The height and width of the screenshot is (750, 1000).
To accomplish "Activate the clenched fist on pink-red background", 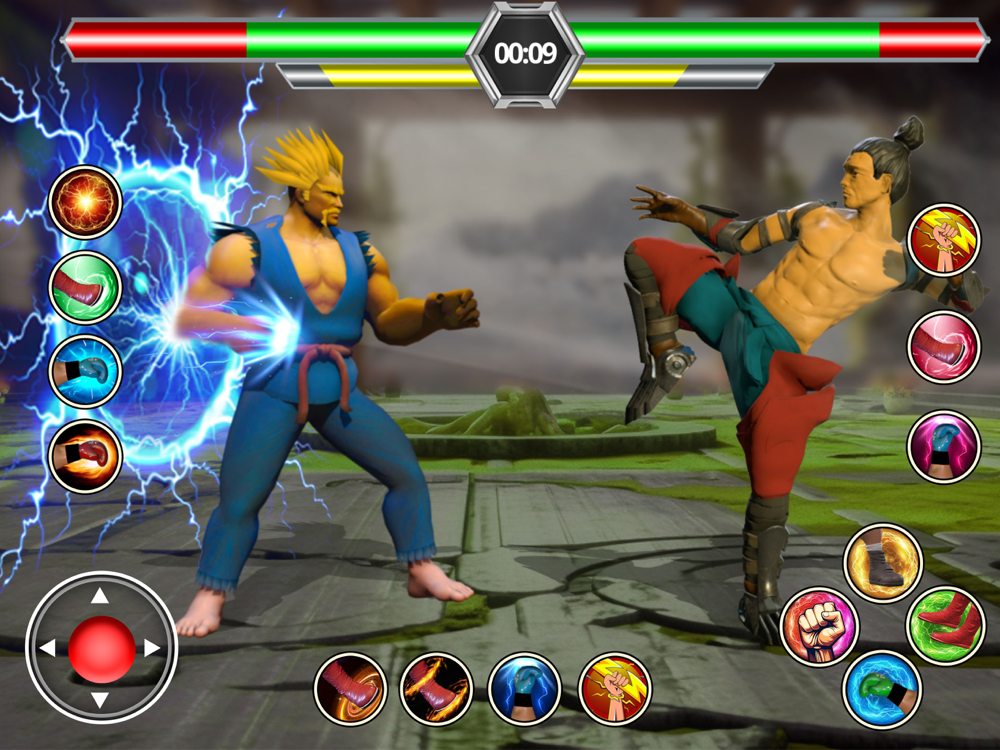I will click(x=819, y=627).
